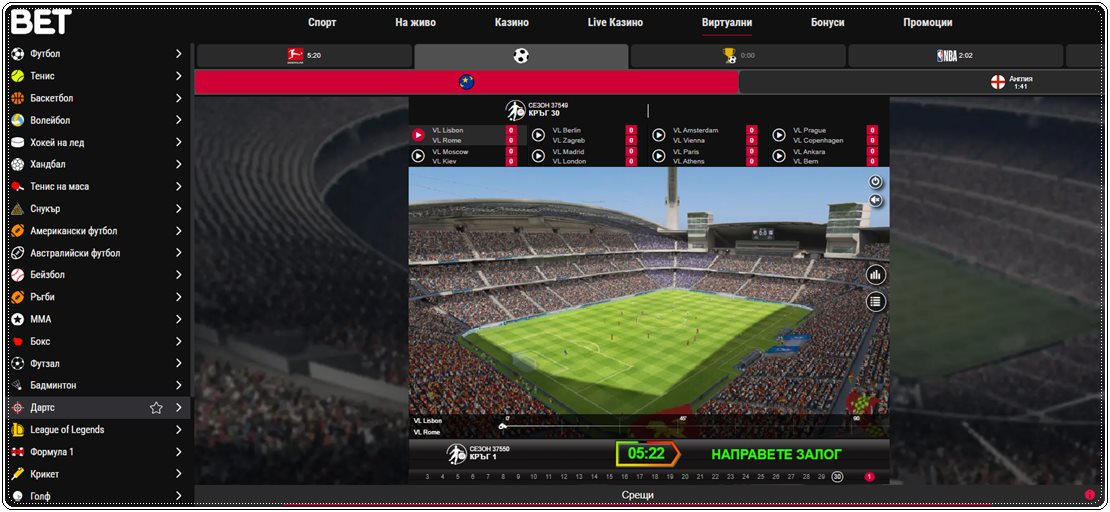1110x512 pixels.
Task: Open the list view icon on the video
Action: (876, 301)
